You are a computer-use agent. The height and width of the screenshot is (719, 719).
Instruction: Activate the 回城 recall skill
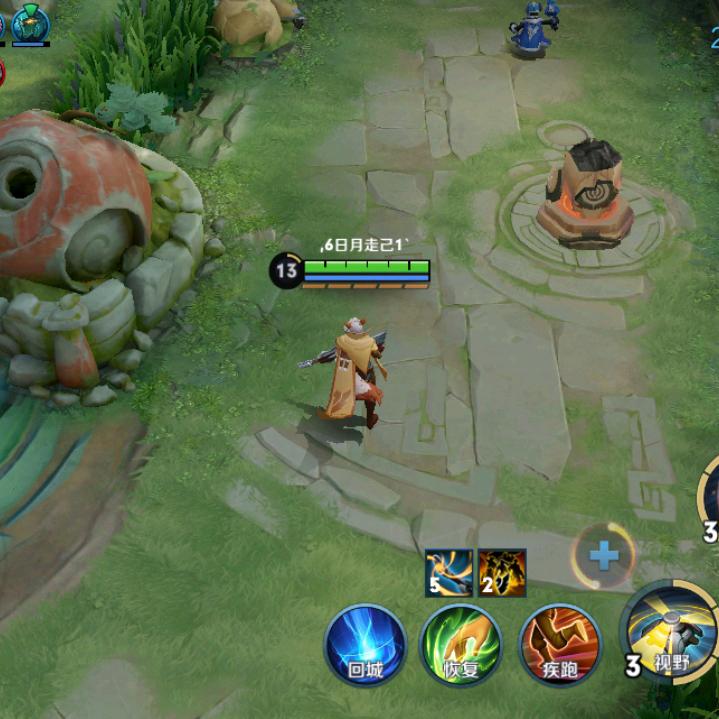click(365, 643)
